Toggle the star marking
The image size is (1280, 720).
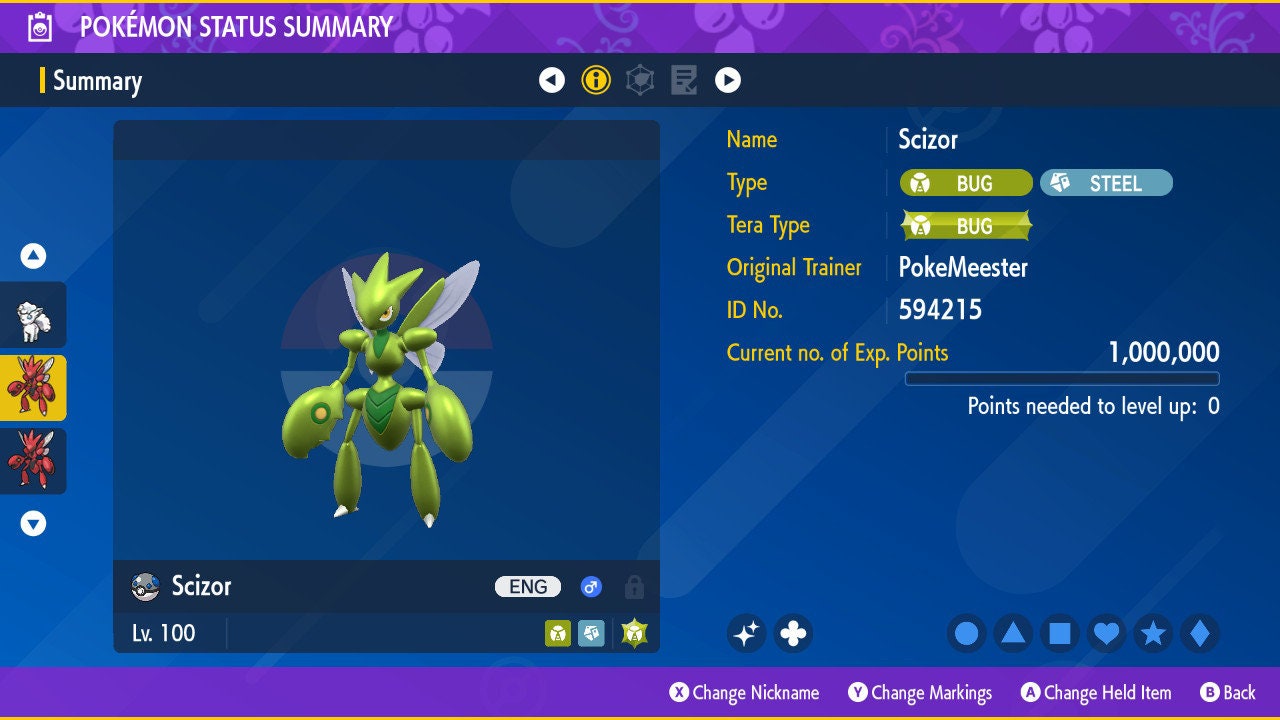(x=1153, y=633)
